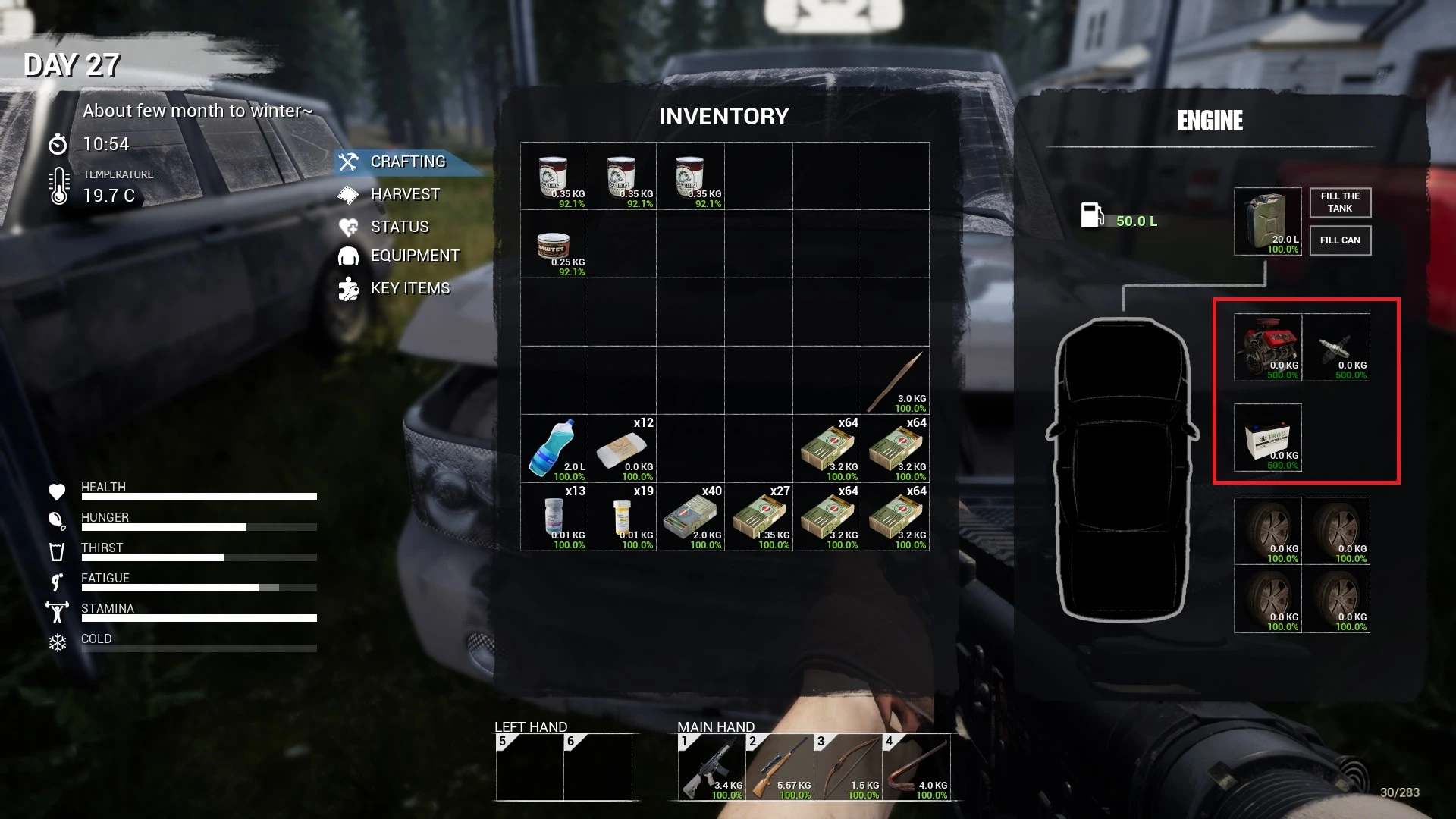Select the 2.0 L water bottle
1456x819 pixels.
(554, 447)
